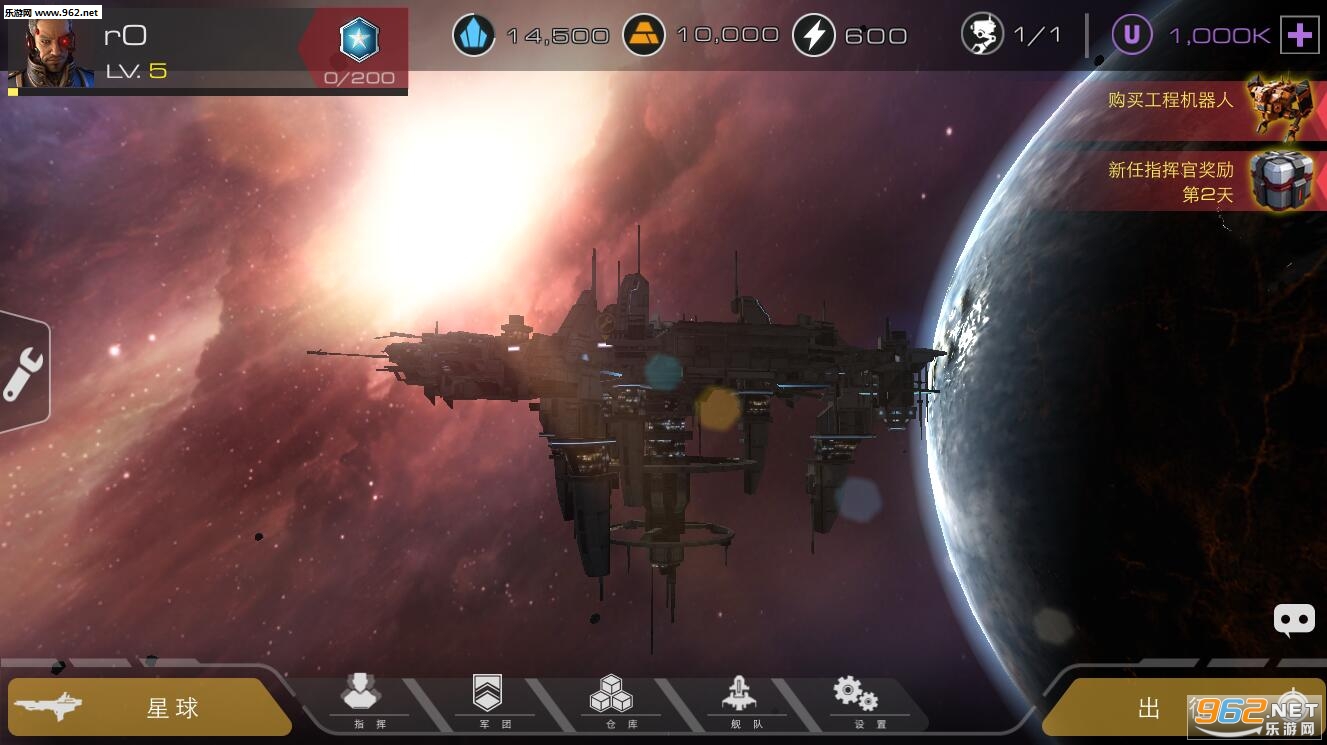Viewport: 1327px width, 745px height.
Task: Select the blue crystal resource icon
Action: 474,36
